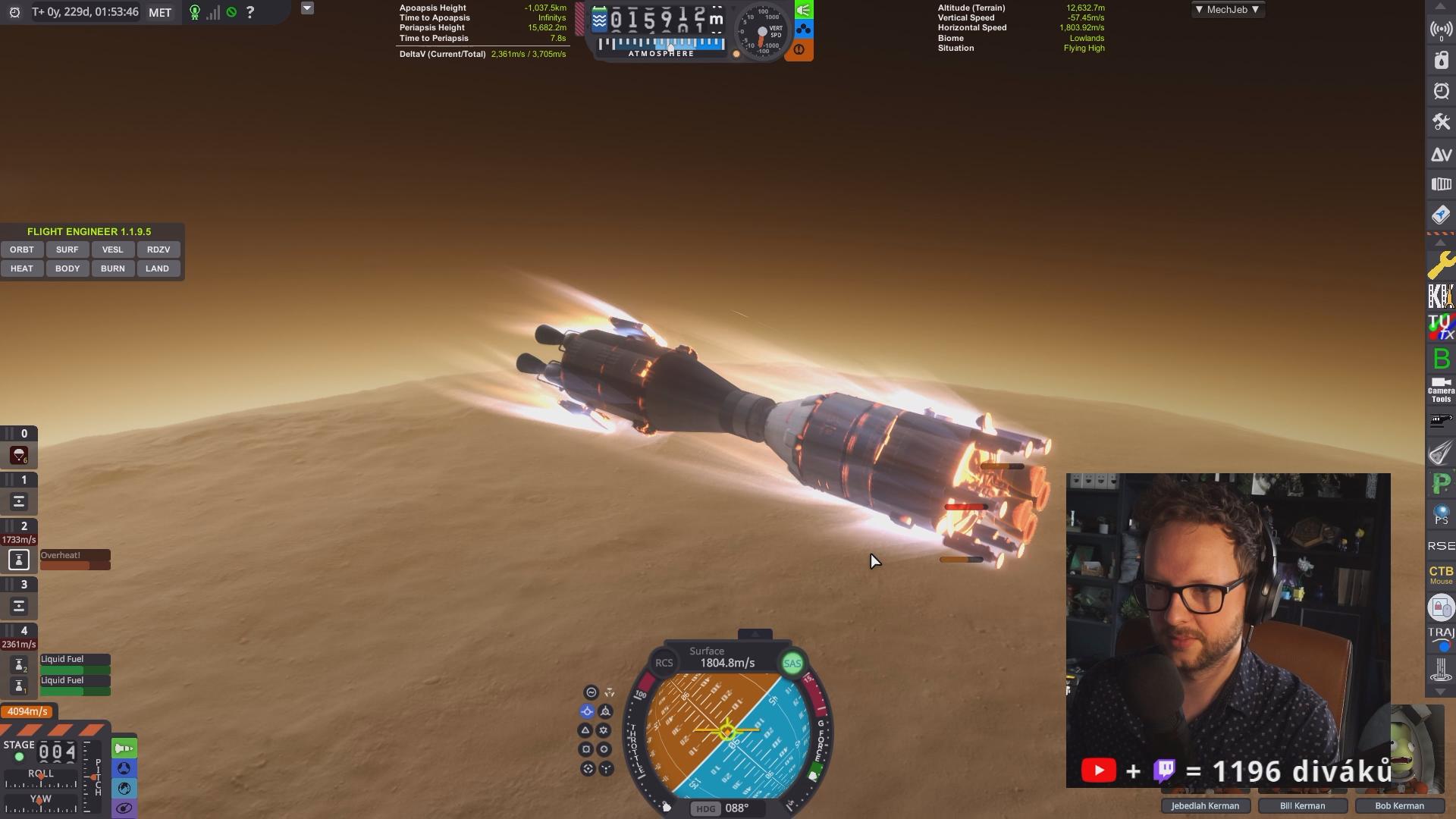Toggle the SURF readout panel
Screen dimensions: 1456x819
[x=67, y=249]
